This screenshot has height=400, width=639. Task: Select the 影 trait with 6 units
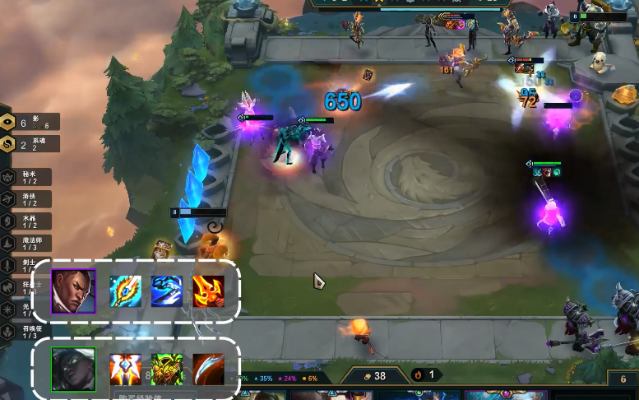[30, 122]
